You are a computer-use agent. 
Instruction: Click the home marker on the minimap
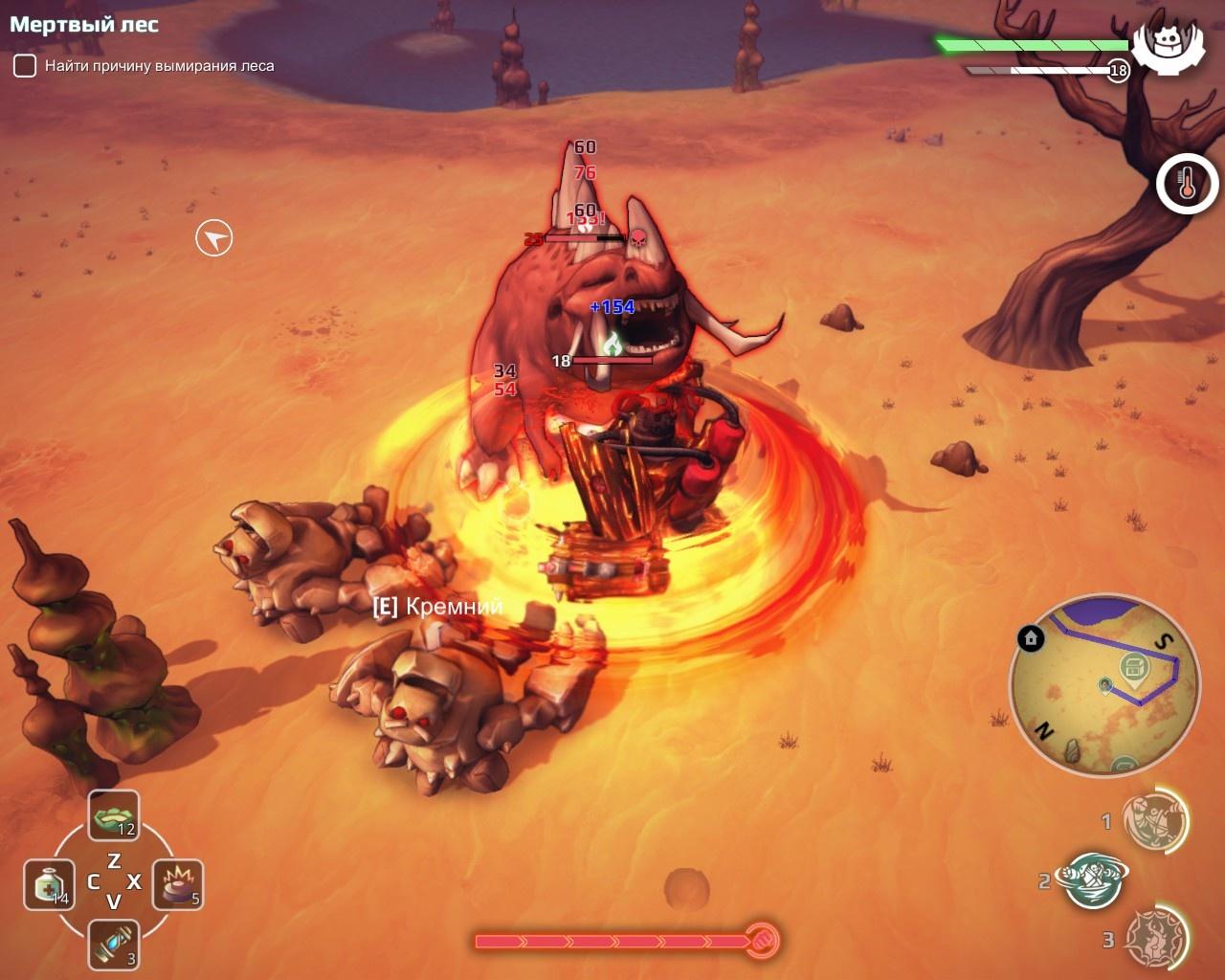[1031, 638]
